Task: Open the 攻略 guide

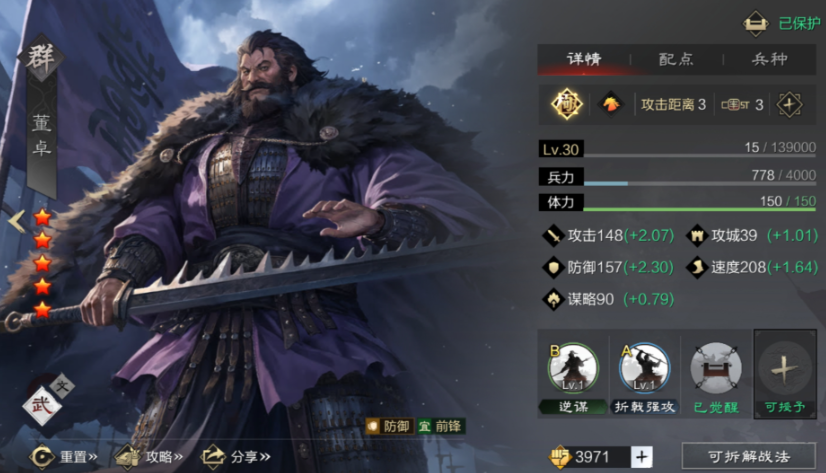Action: tap(150, 457)
